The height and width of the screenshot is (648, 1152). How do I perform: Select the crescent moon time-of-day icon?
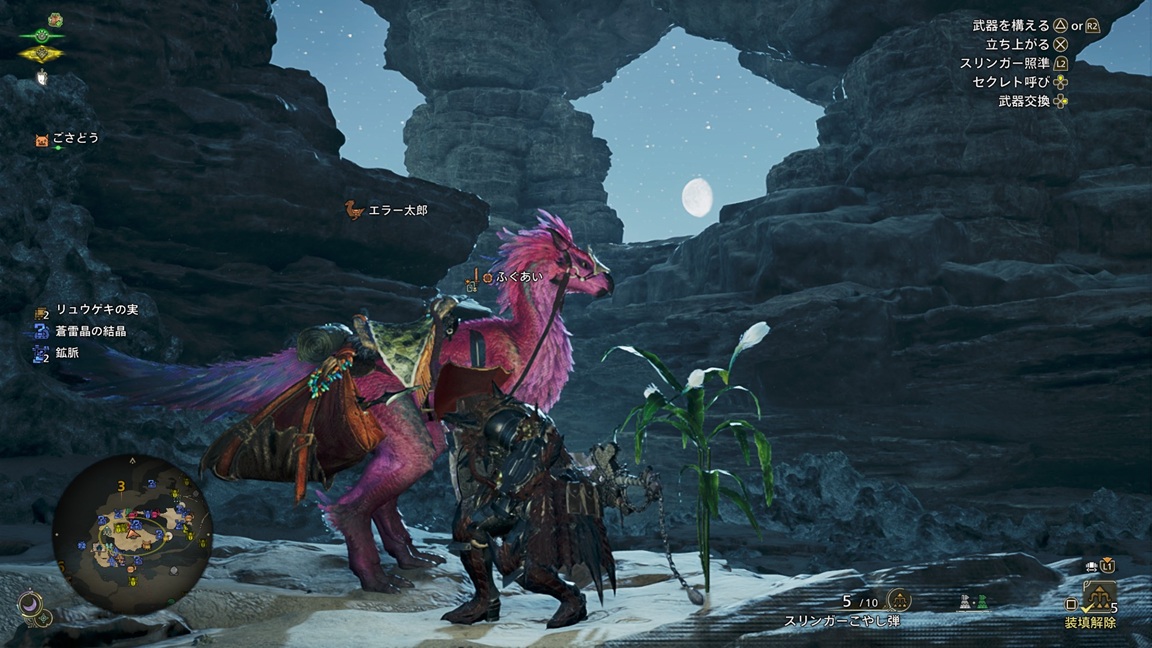[29, 603]
